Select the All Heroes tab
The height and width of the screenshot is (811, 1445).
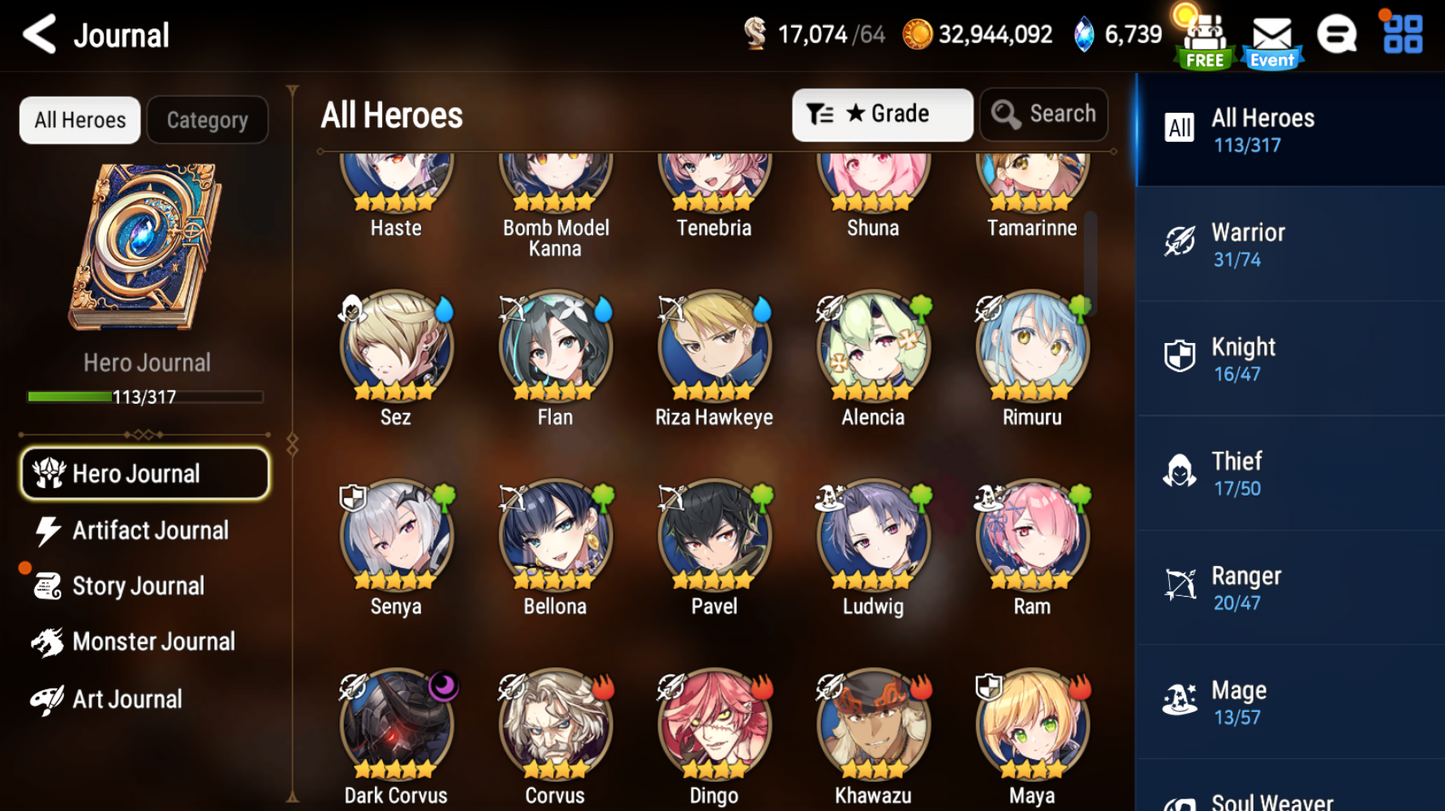pos(79,120)
